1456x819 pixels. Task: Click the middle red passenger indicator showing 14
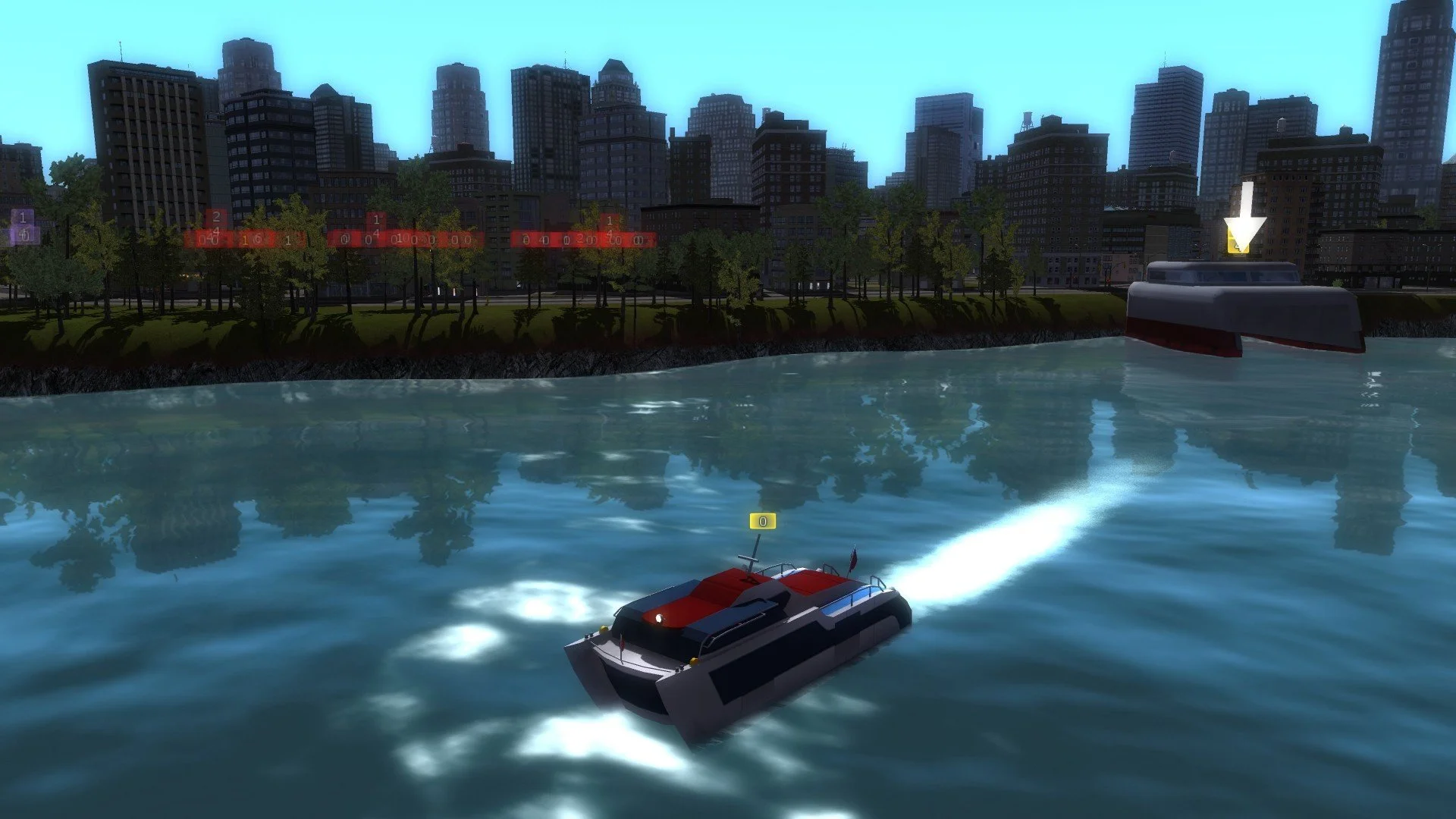click(x=378, y=222)
